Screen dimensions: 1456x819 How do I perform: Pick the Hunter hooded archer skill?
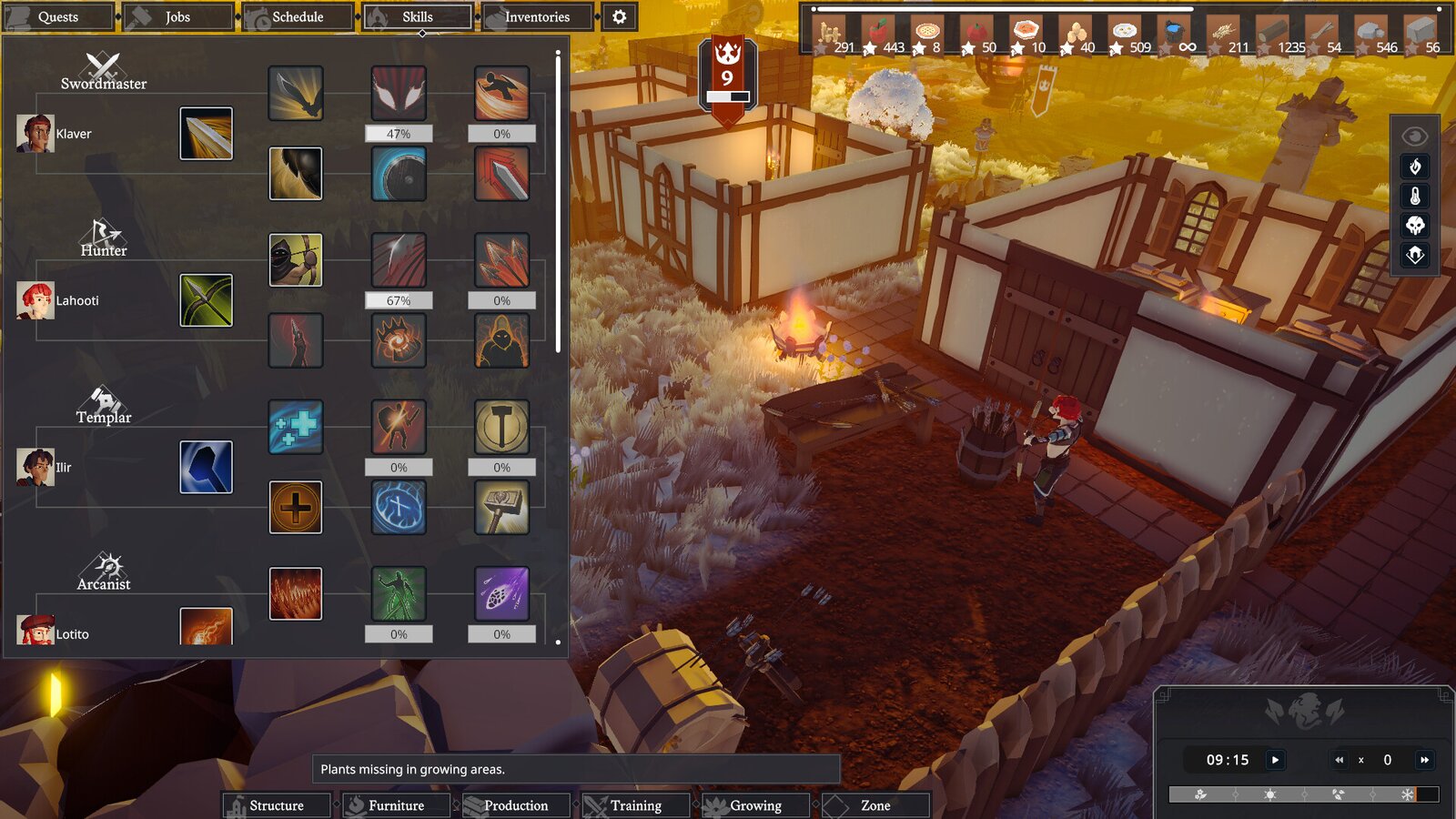pos(296,260)
